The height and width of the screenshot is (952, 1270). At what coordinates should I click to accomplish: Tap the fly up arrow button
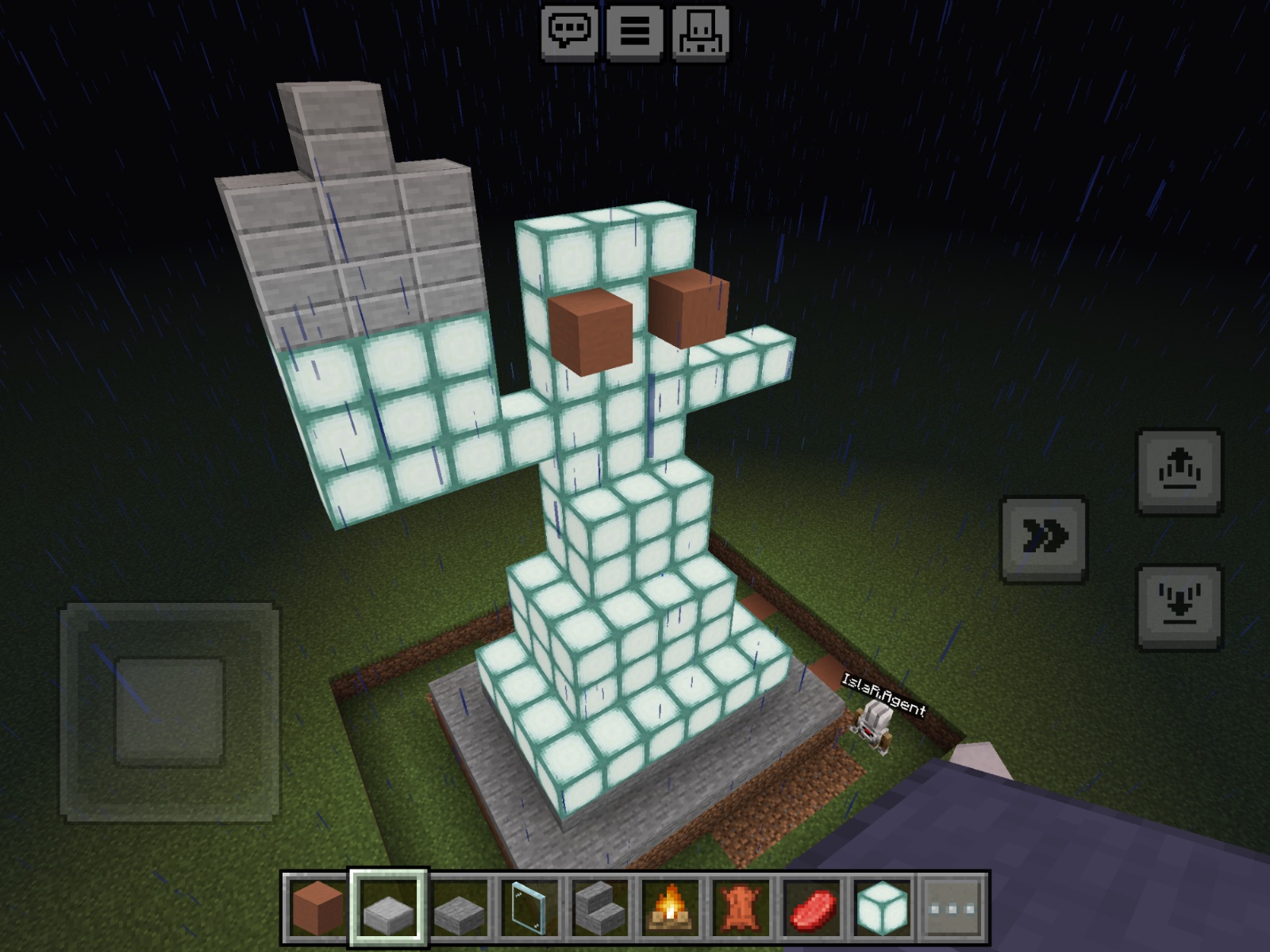1180,471
